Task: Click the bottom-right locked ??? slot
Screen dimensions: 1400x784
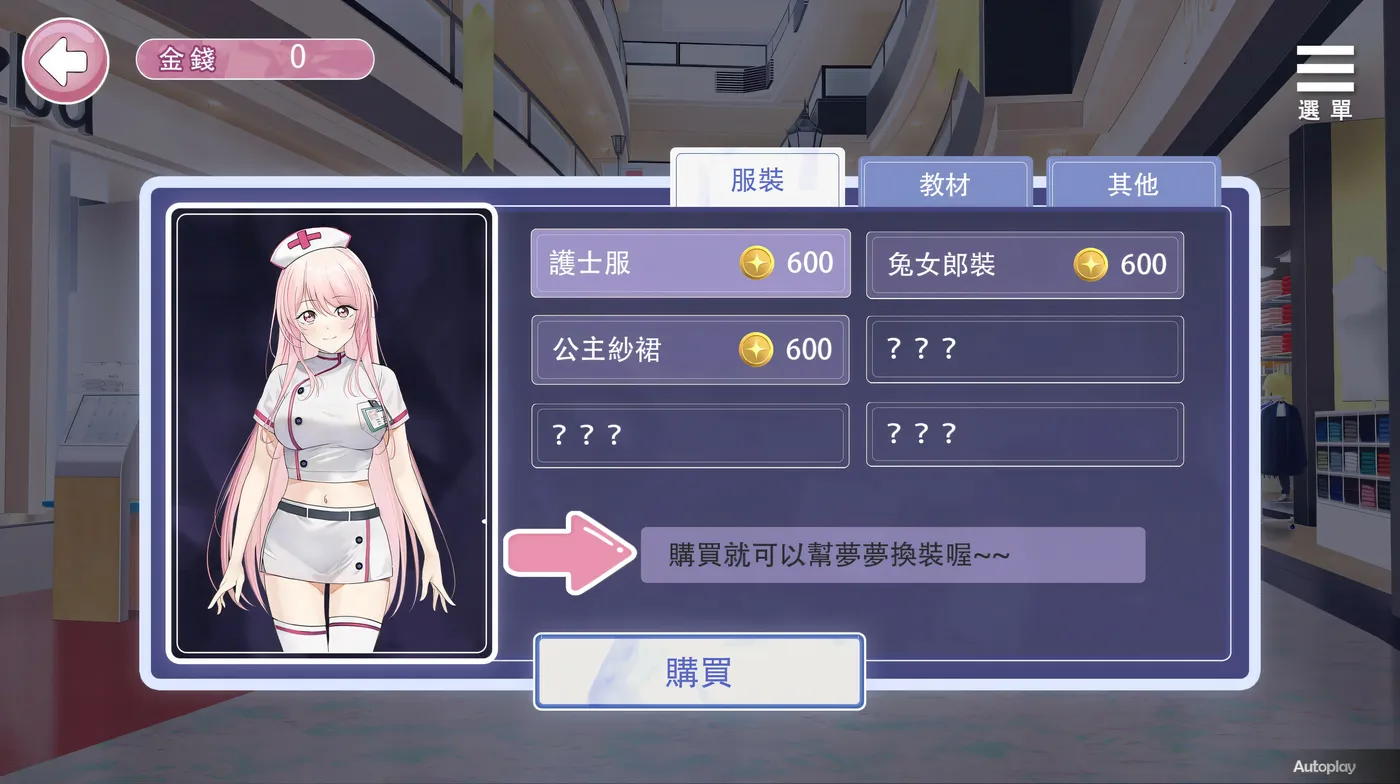Action: [x=1024, y=434]
